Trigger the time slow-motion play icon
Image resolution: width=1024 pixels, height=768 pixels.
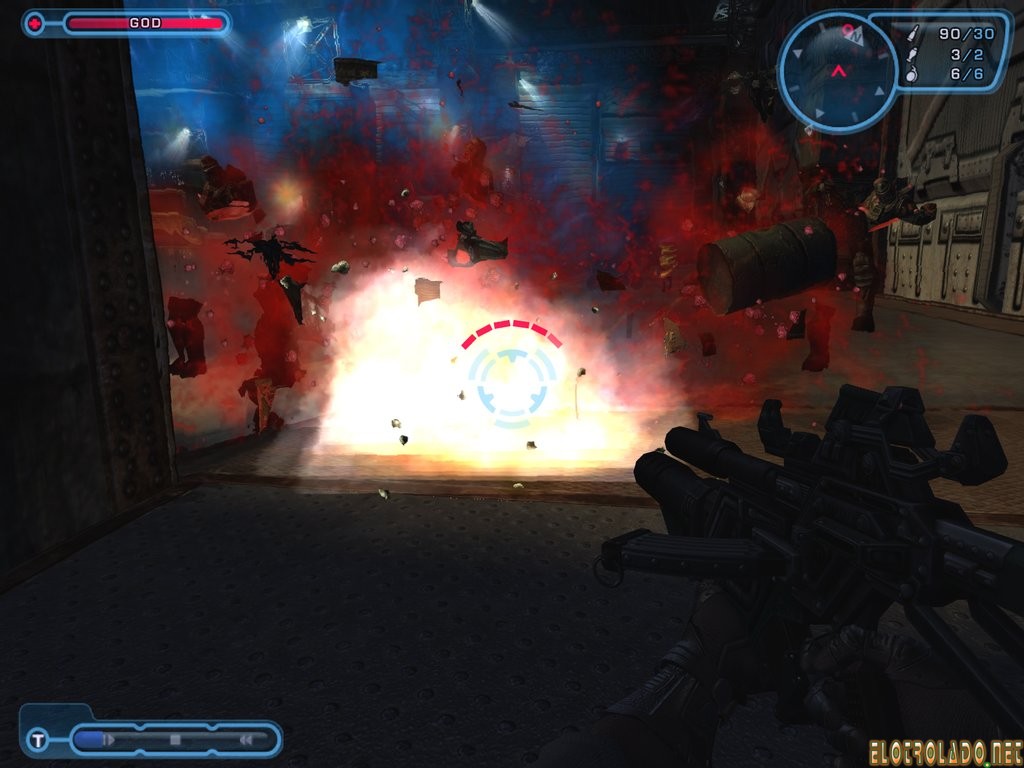109,740
